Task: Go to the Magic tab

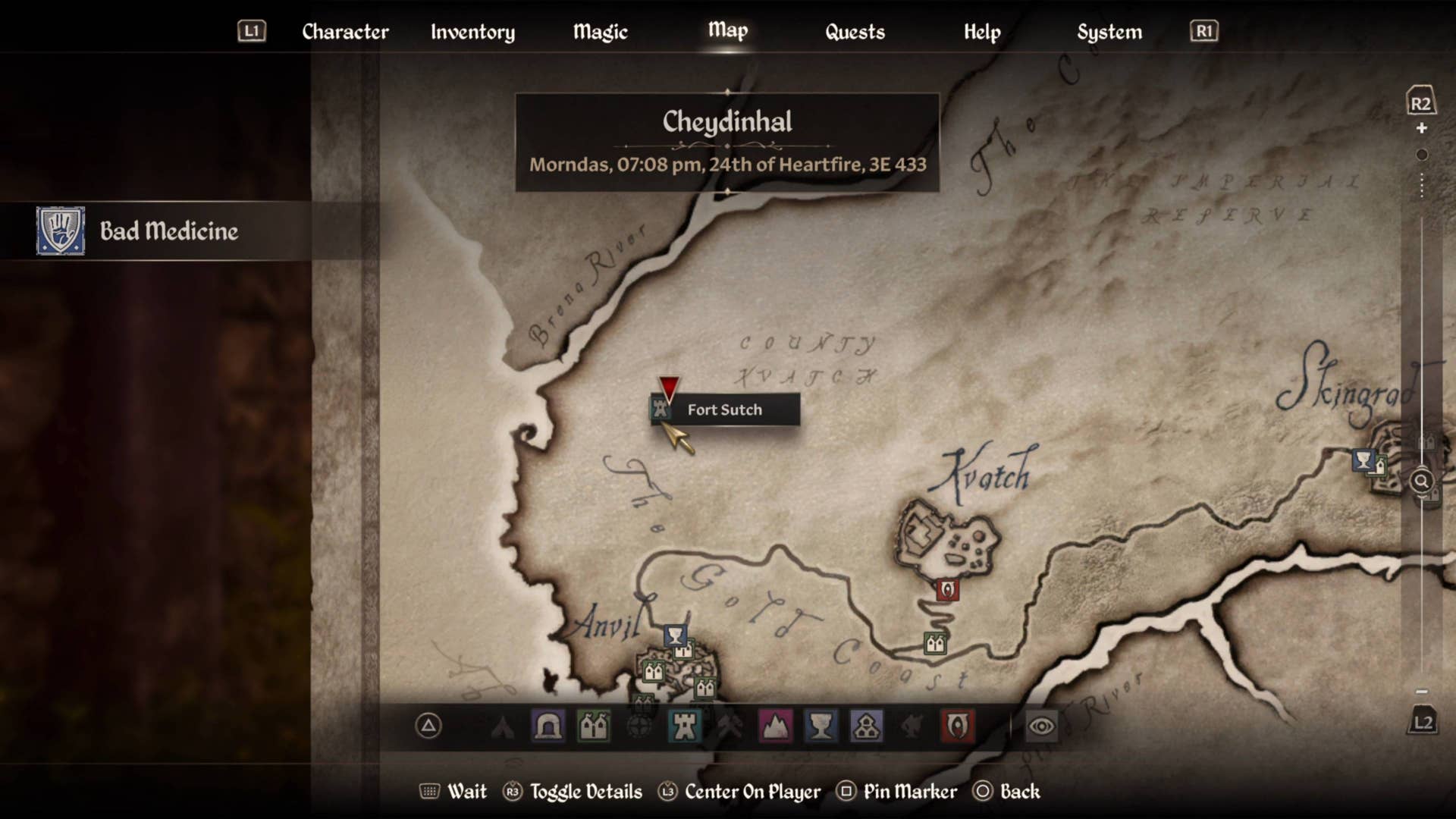Action: (x=600, y=32)
